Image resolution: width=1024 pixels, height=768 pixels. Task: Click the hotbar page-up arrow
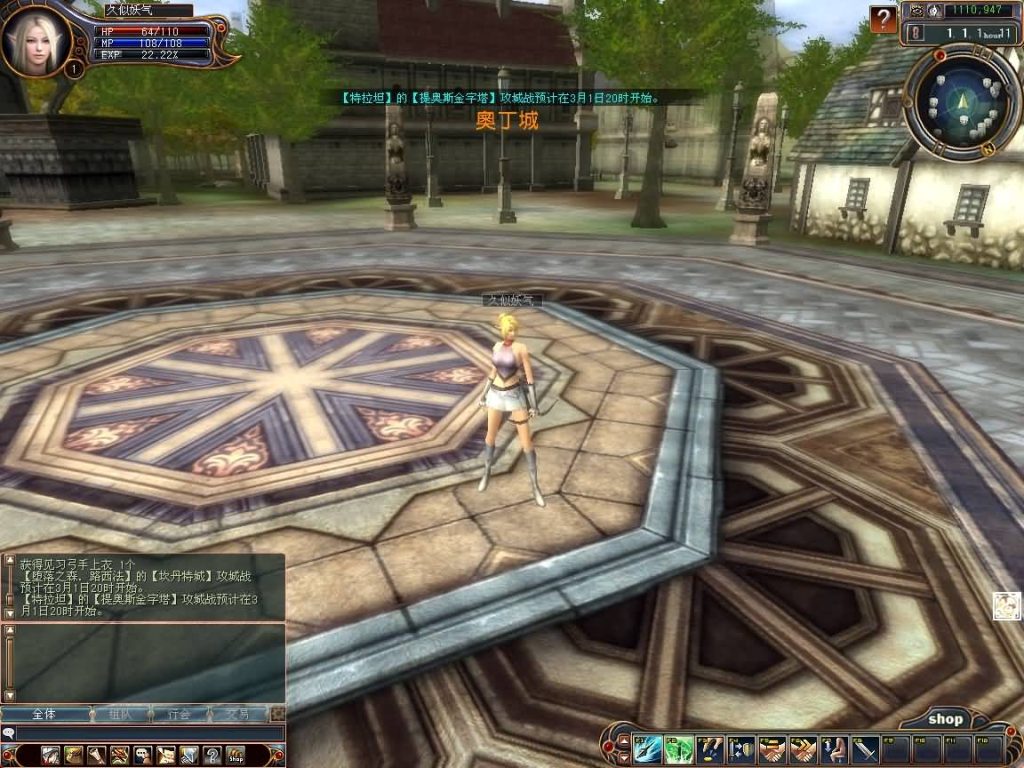[623, 740]
